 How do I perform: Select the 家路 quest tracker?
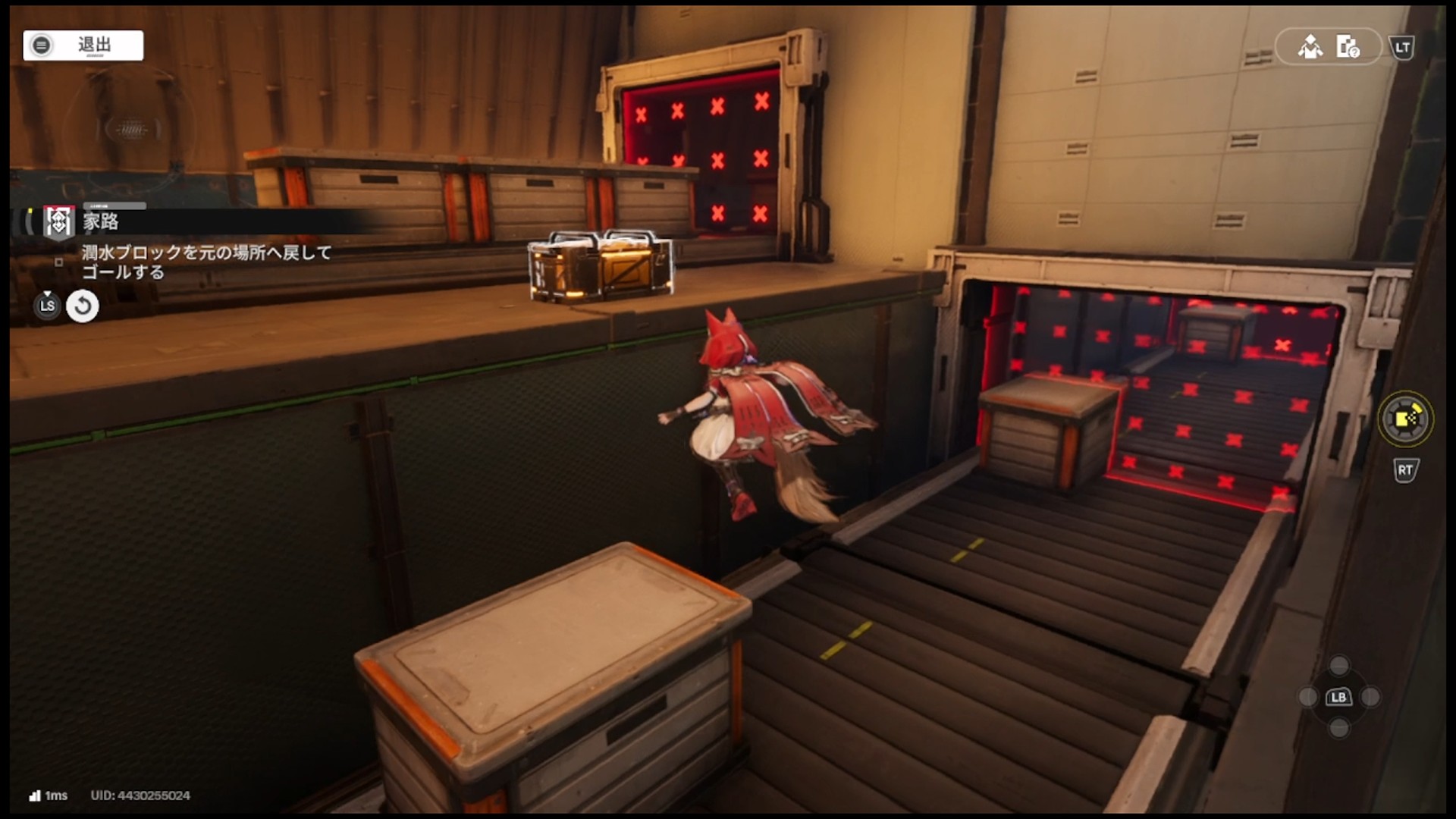click(x=101, y=221)
